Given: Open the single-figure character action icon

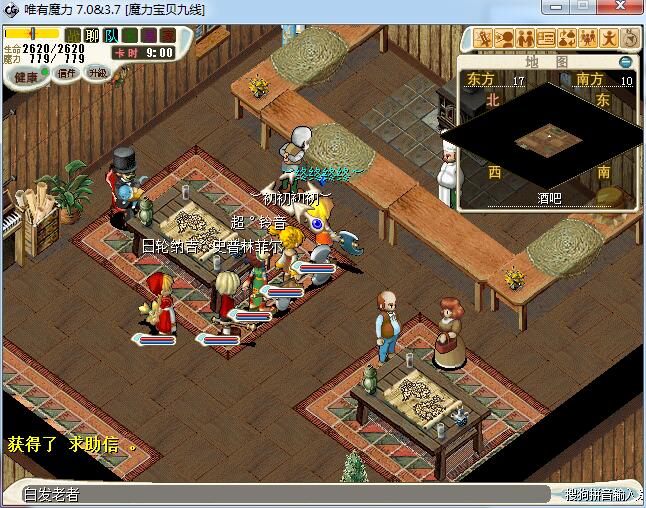Looking at the screenshot, I should click(x=607, y=39).
